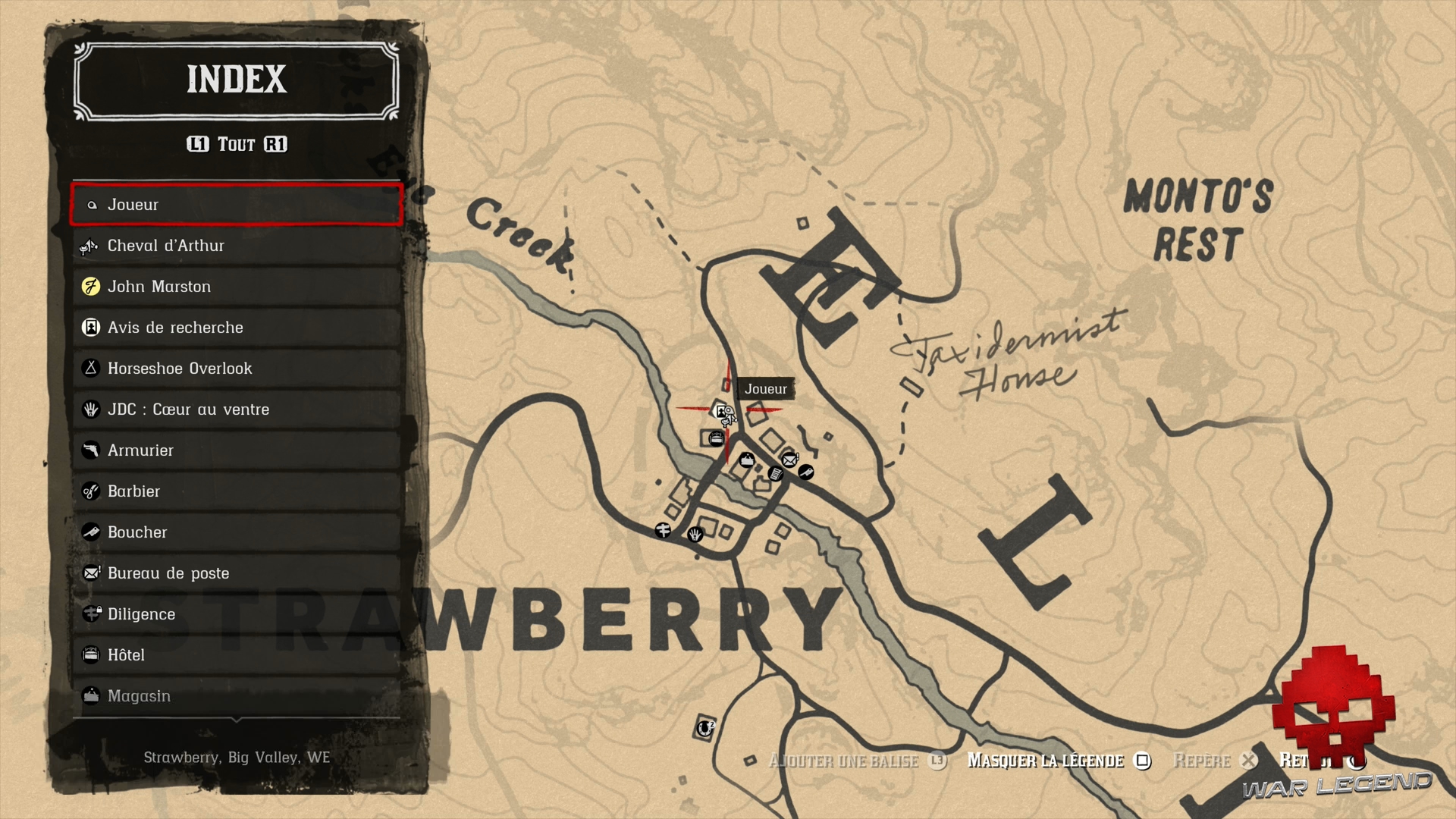The width and height of the screenshot is (1456, 819).
Task: Click the hotel bed marker in Strawberry
Action: pos(717,438)
